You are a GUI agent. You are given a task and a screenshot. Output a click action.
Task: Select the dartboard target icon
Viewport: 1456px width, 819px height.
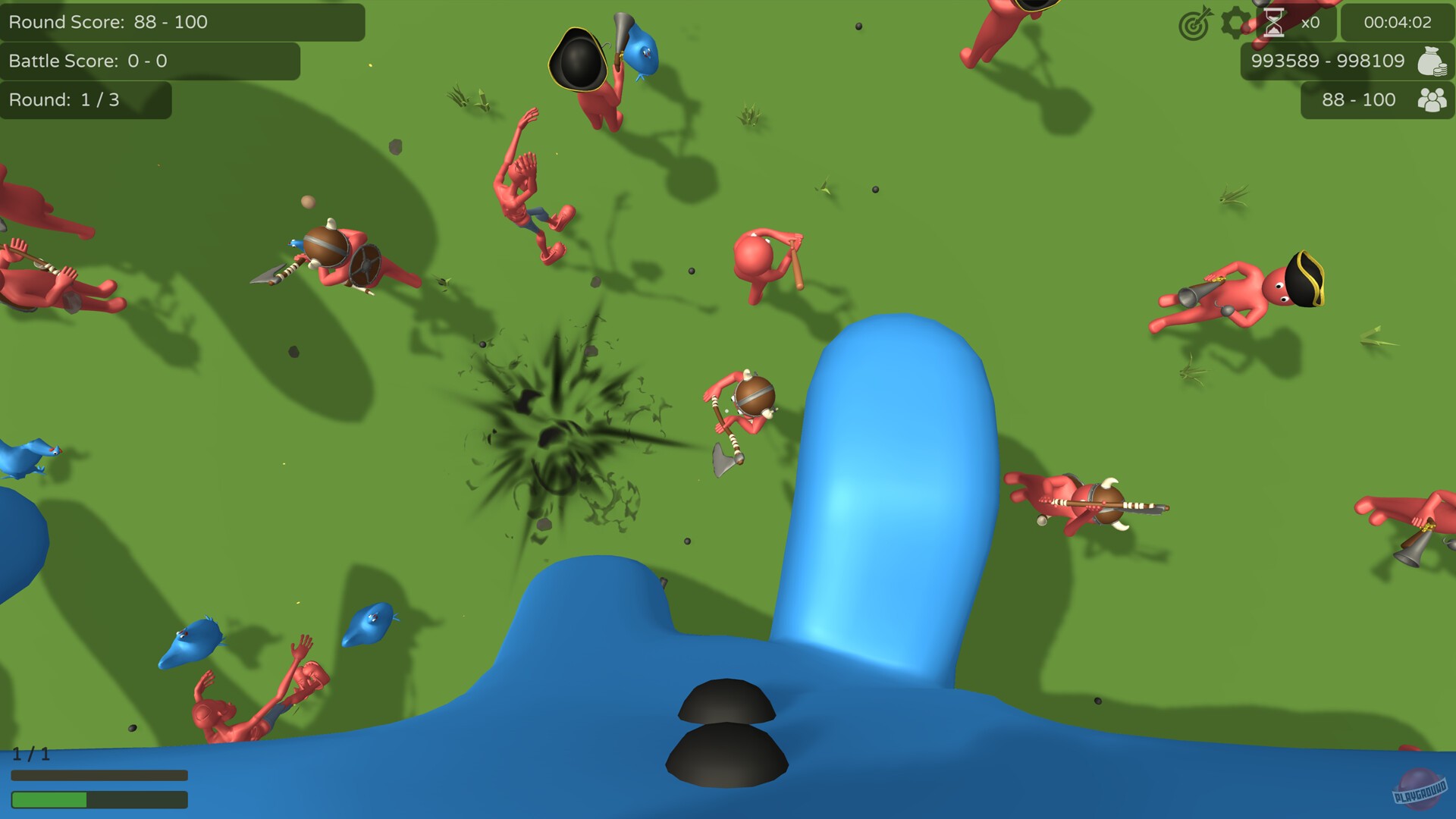pos(1196,24)
